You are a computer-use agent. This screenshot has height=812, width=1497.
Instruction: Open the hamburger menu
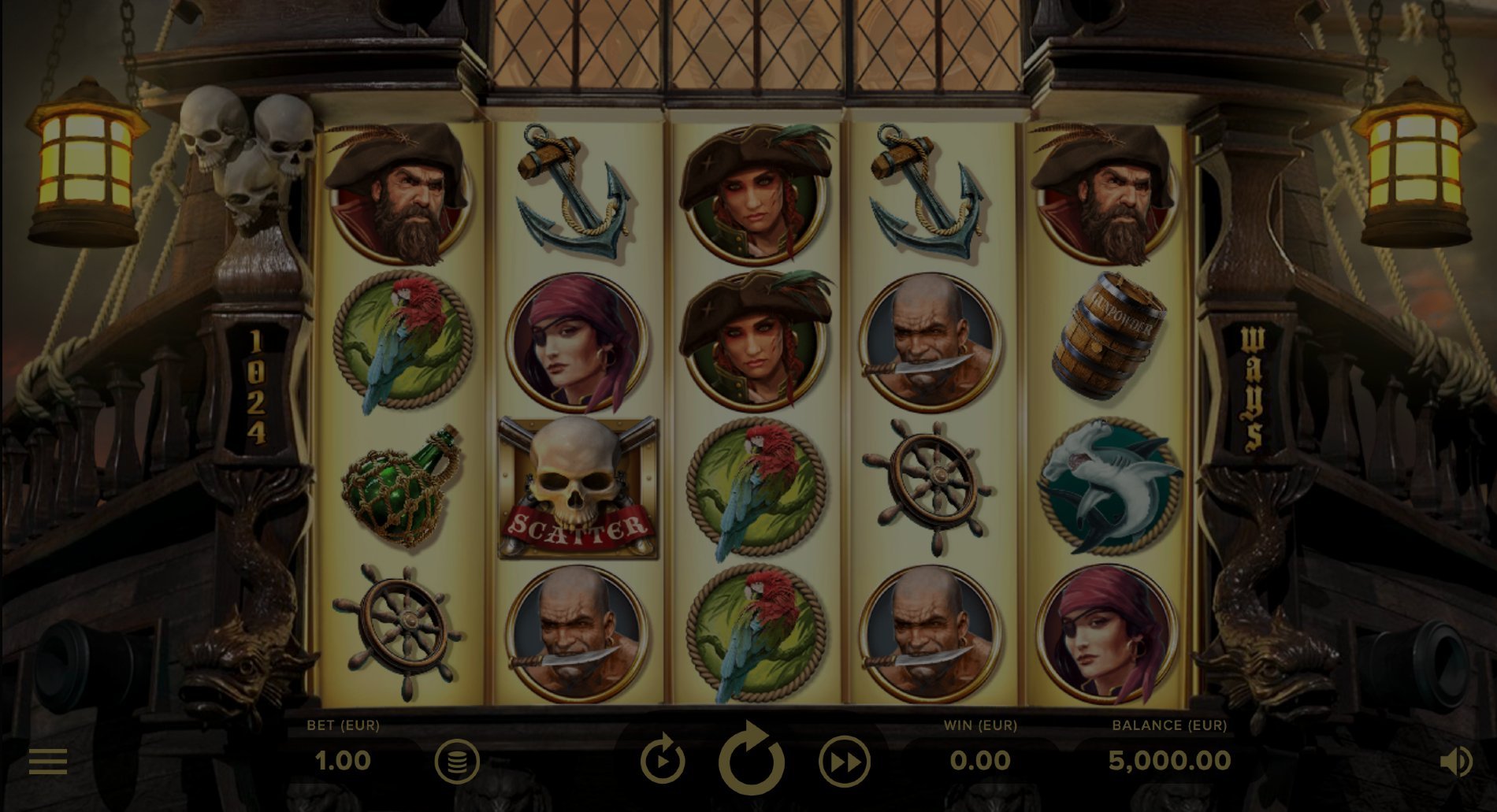click(48, 761)
